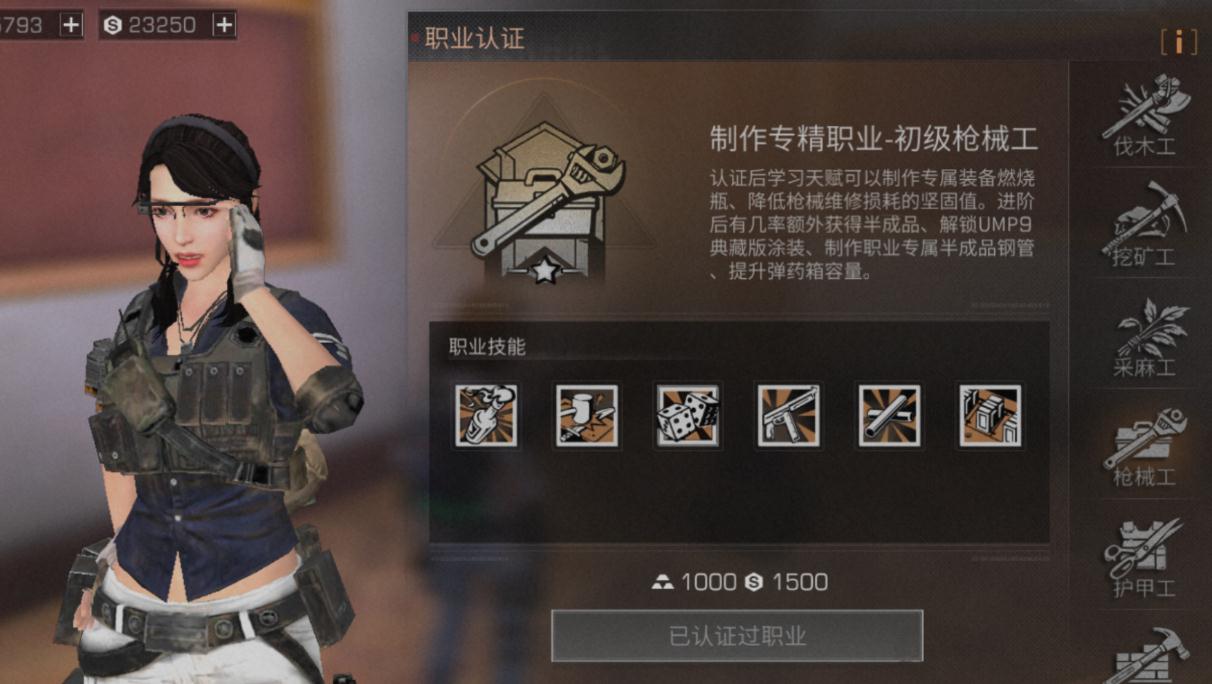1212x684 pixels.
Task: Switch to the hammer and bricks profession tab
Action: pyautogui.click(x=1144, y=655)
